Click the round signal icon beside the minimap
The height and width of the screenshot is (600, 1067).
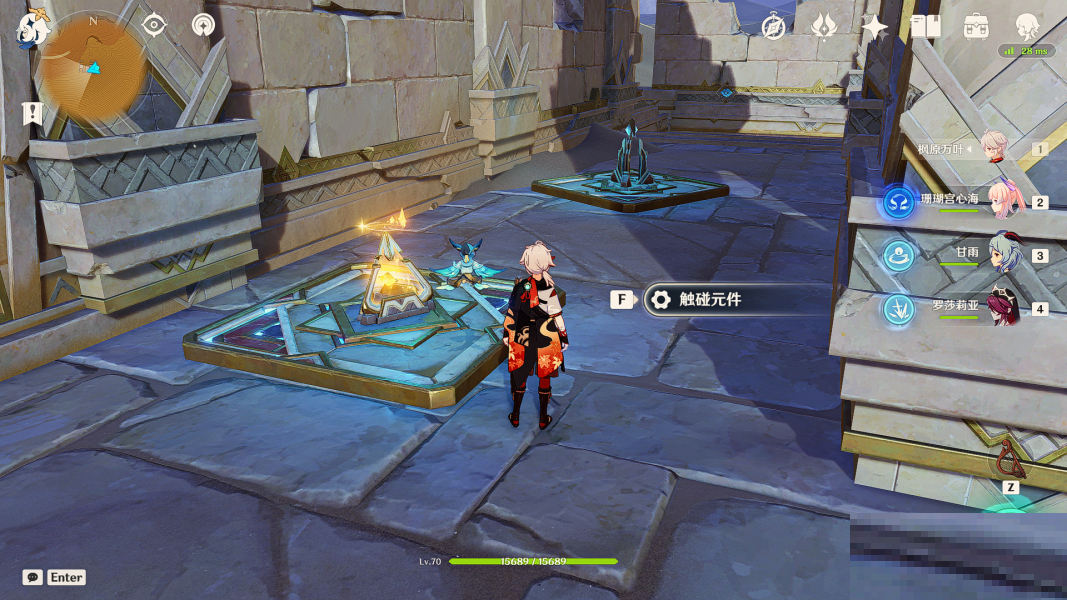[x=204, y=25]
